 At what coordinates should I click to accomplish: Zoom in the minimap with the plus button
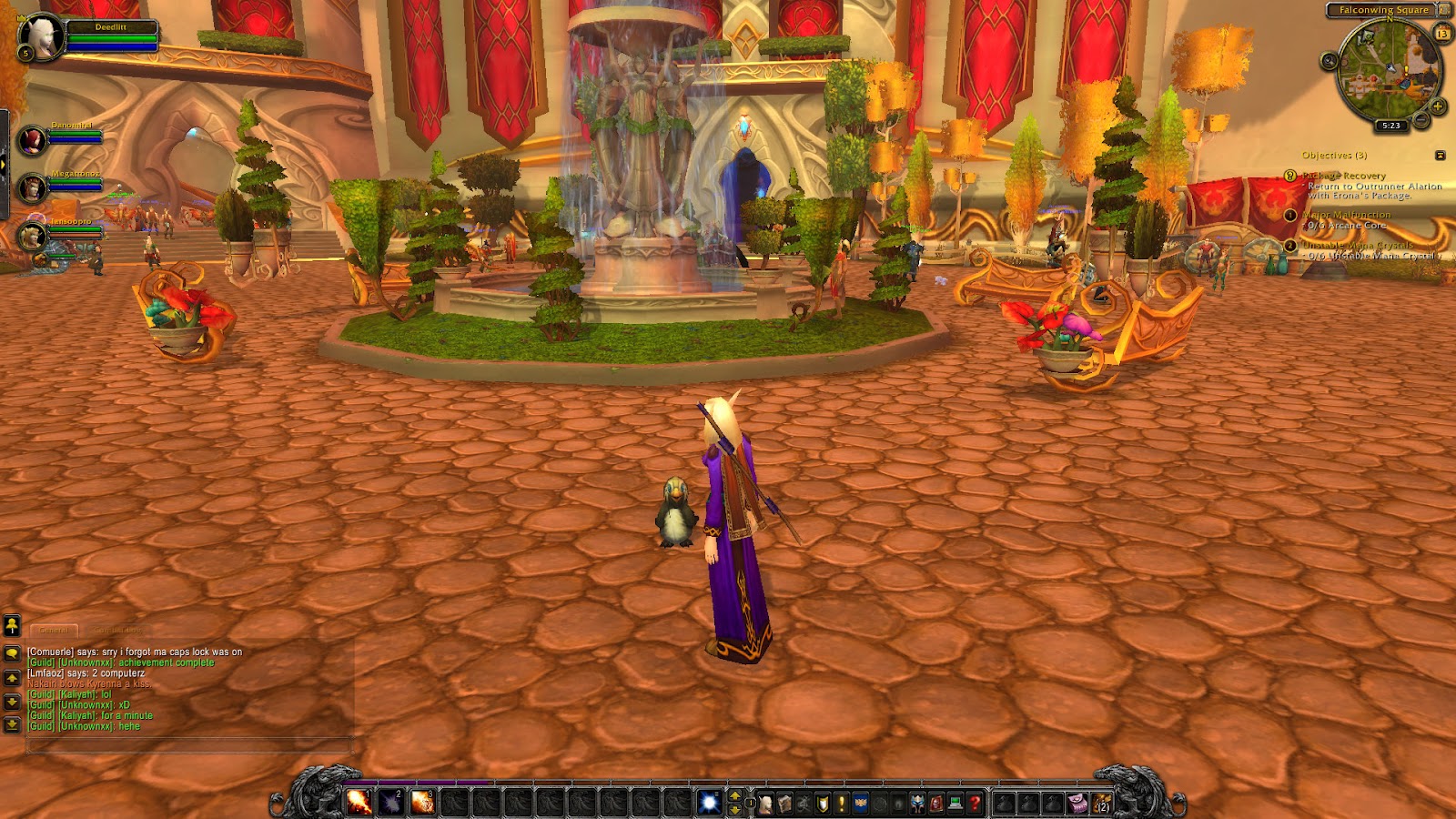[x=1438, y=106]
